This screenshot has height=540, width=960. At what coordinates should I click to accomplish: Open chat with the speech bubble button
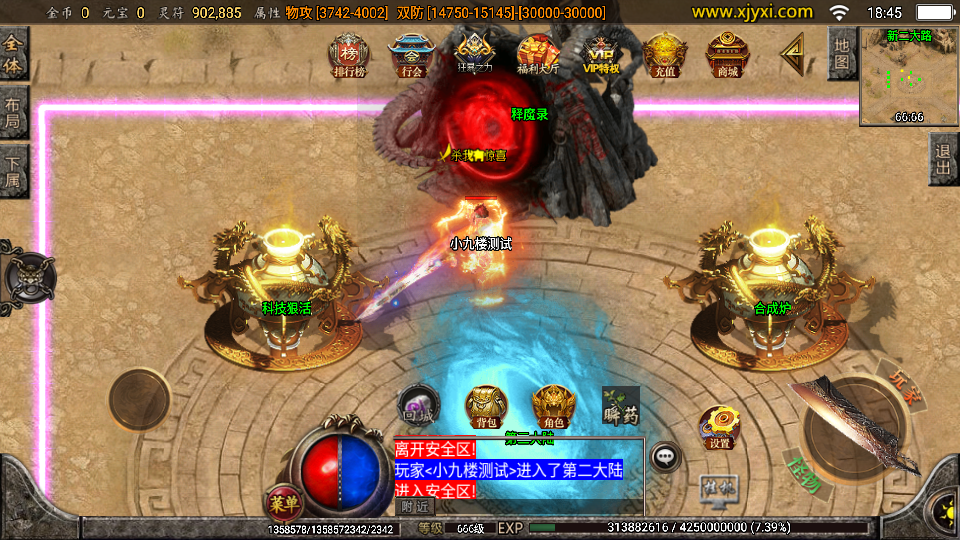pyautogui.click(x=665, y=457)
